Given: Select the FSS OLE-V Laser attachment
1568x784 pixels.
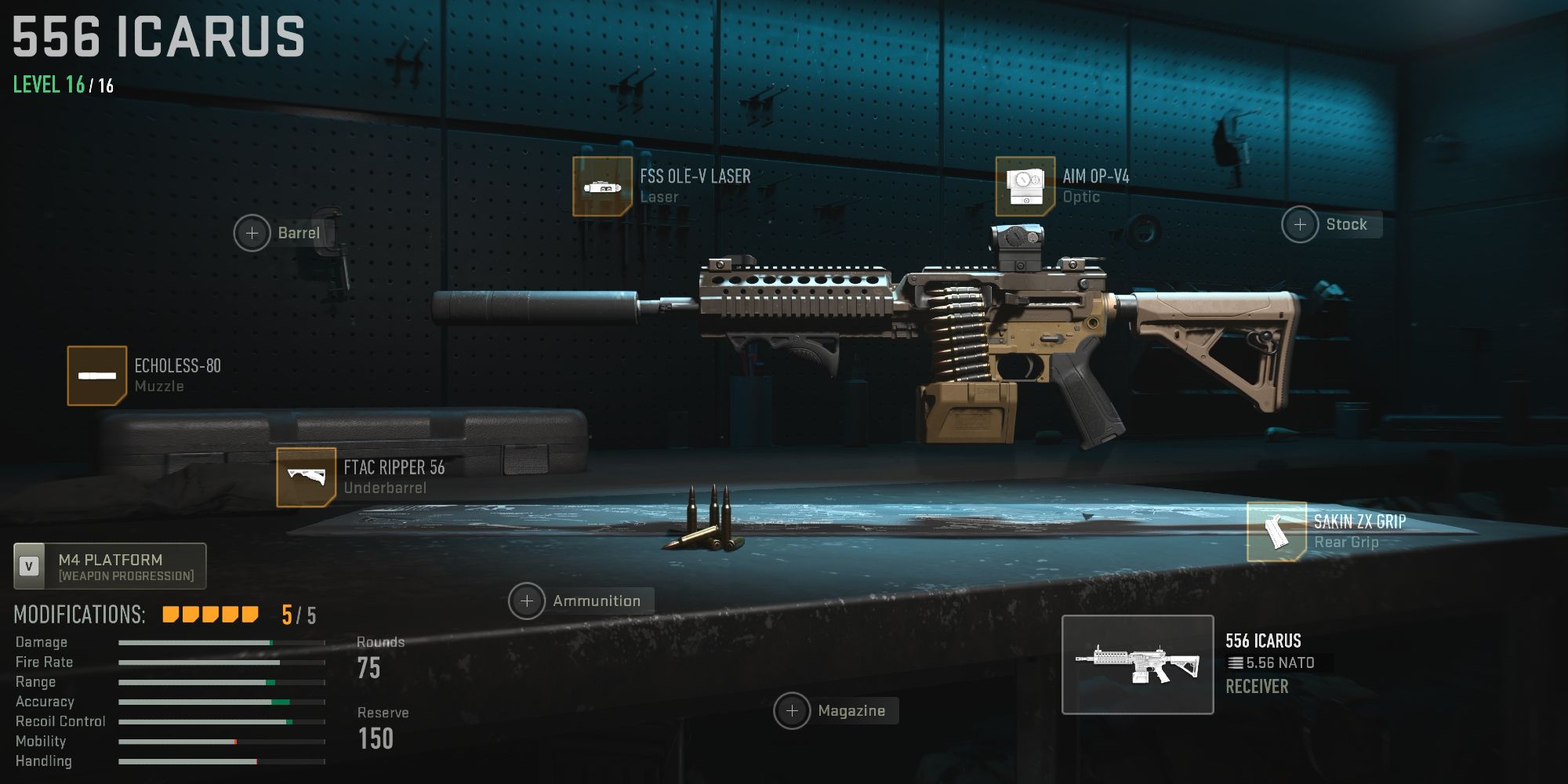Looking at the screenshot, I should pos(604,186).
